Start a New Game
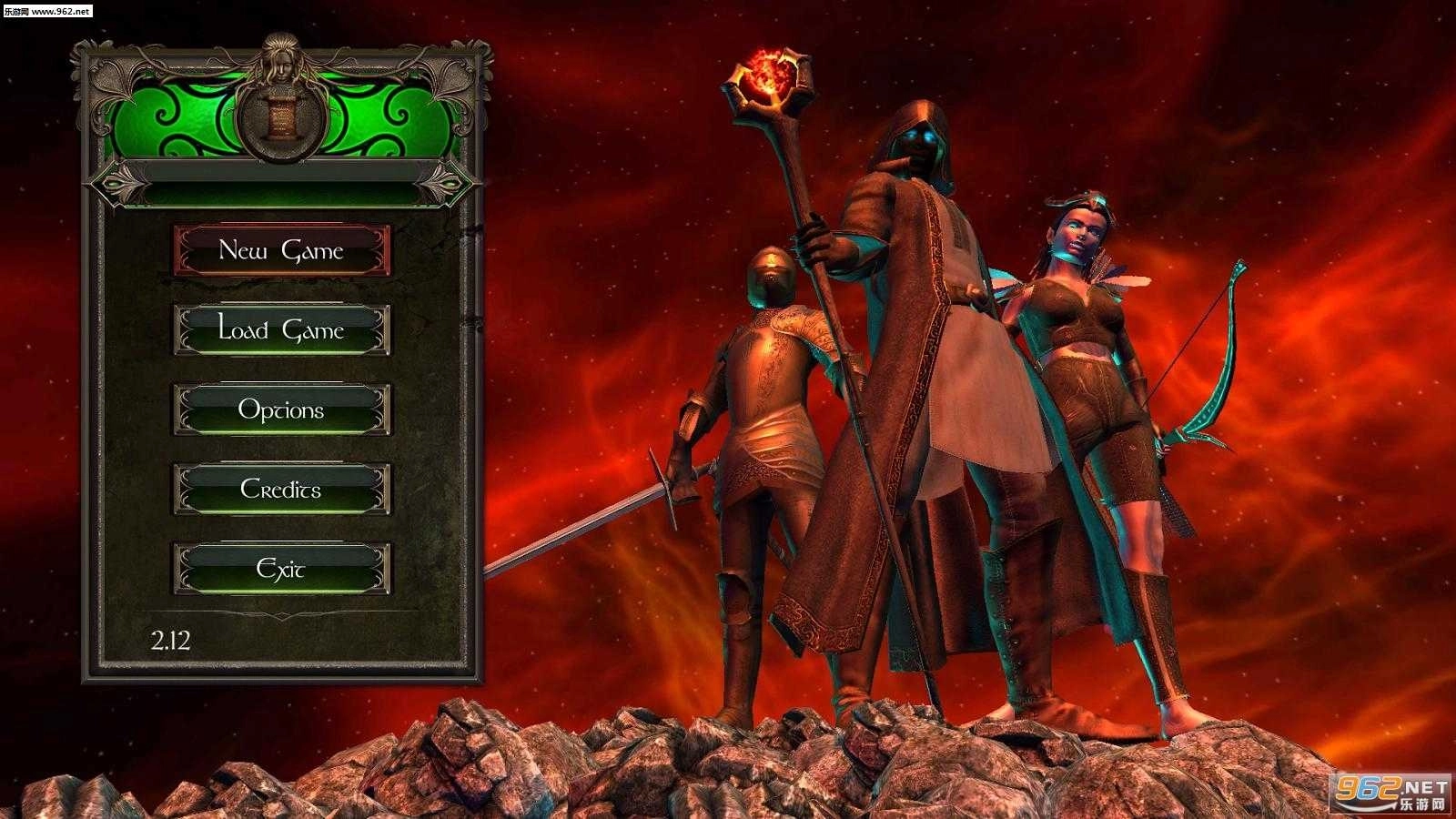This screenshot has height=819, width=1456. pyautogui.click(x=282, y=250)
